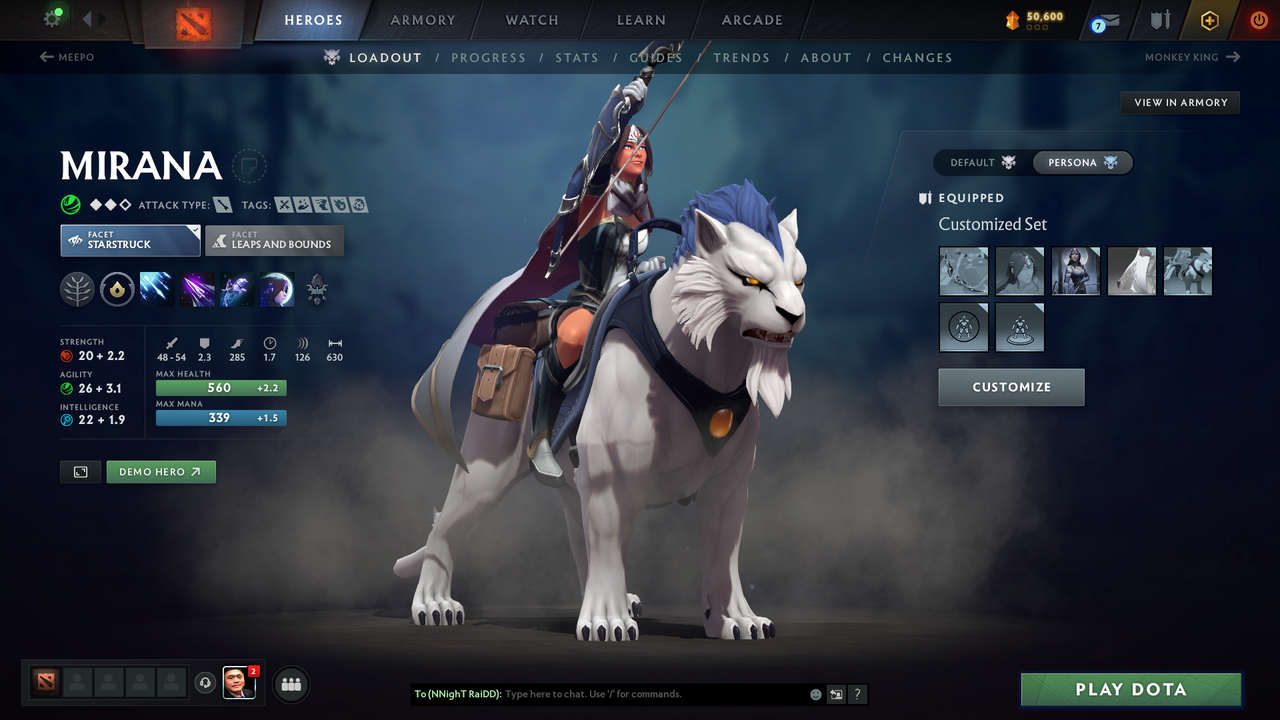Switch to the STATS tab
1280x720 pixels.
tap(577, 57)
